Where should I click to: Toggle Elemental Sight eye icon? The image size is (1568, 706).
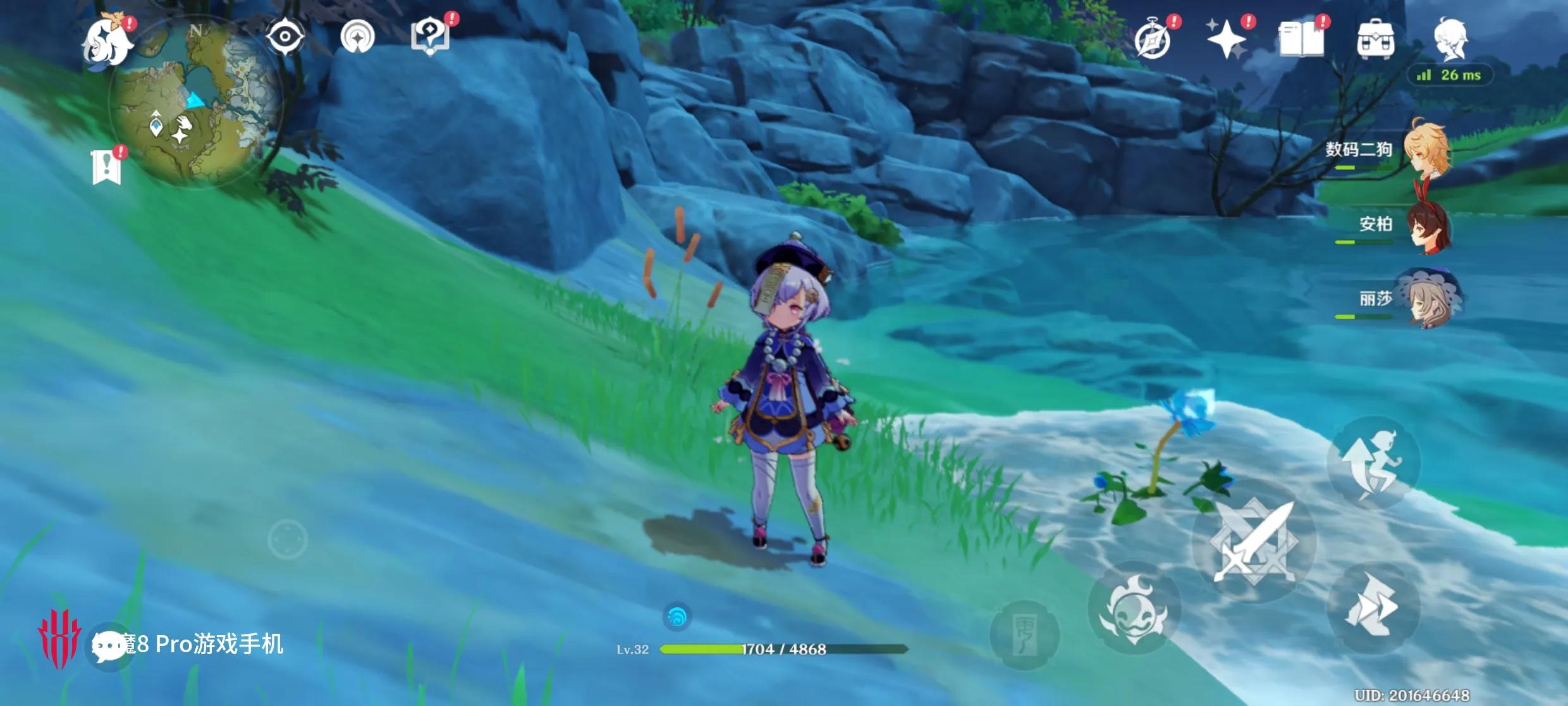tap(285, 37)
